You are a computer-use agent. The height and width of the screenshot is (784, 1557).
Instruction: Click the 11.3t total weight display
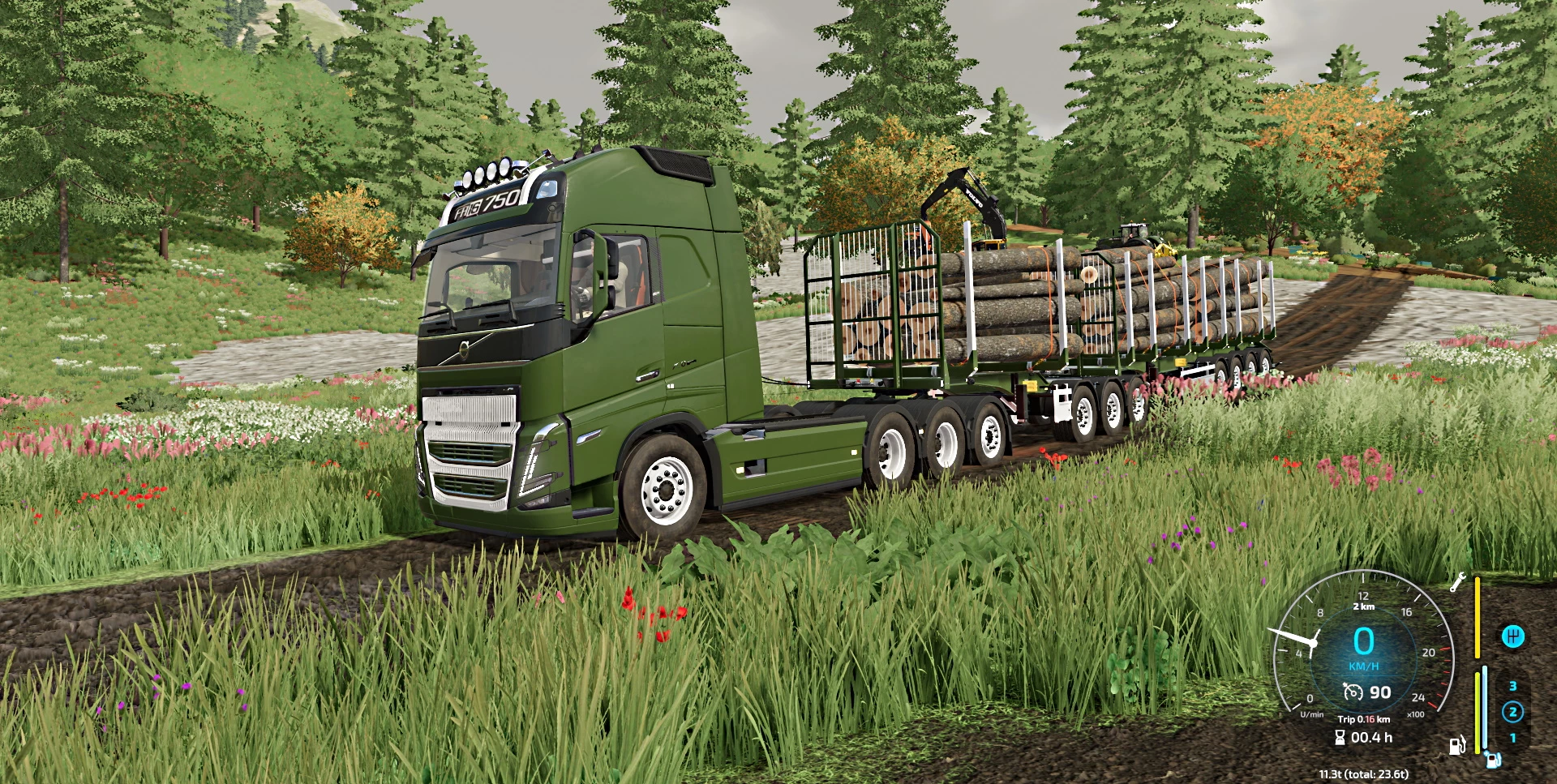1364,774
